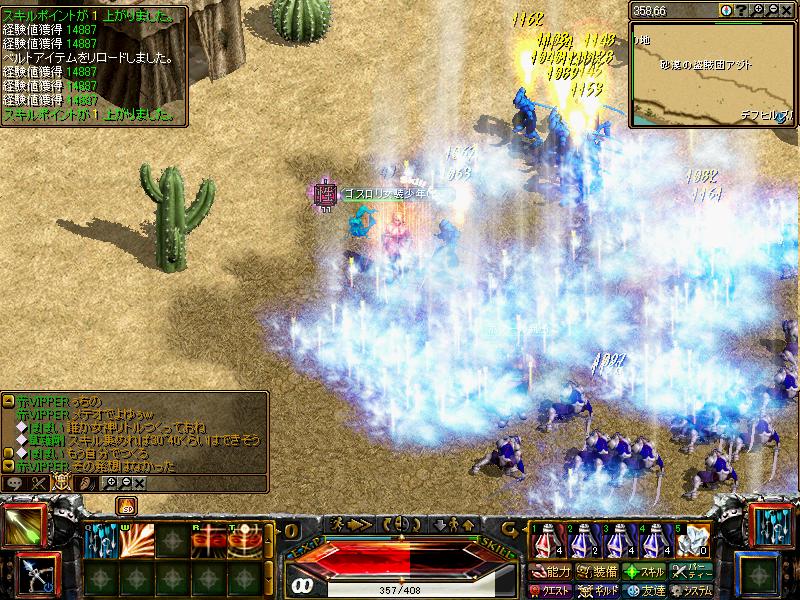Toggle the minimap compass button
This screenshot has width=800, height=600.
(x=725, y=9)
